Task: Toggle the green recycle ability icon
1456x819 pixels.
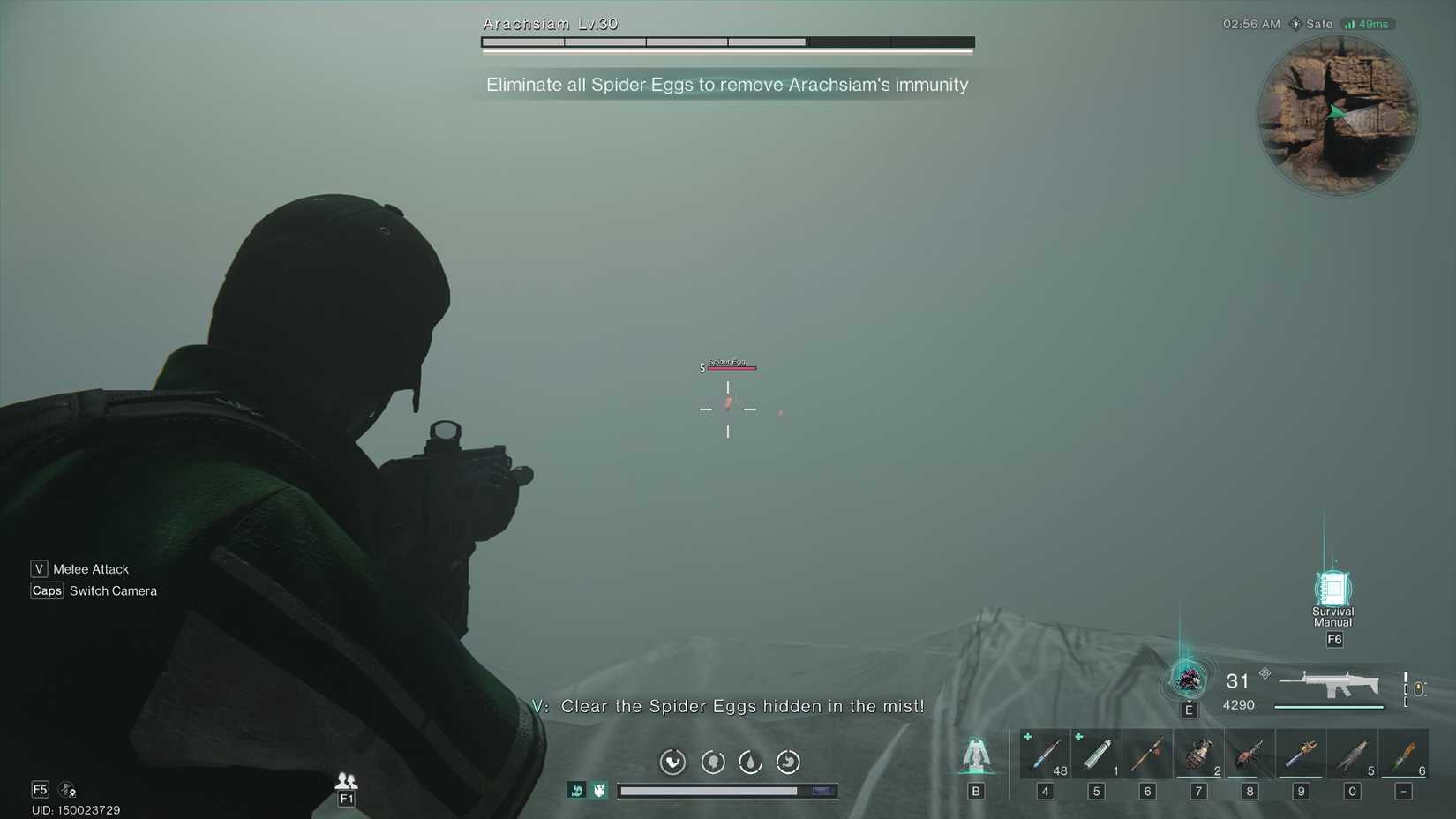Action: click(x=578, y=791)
